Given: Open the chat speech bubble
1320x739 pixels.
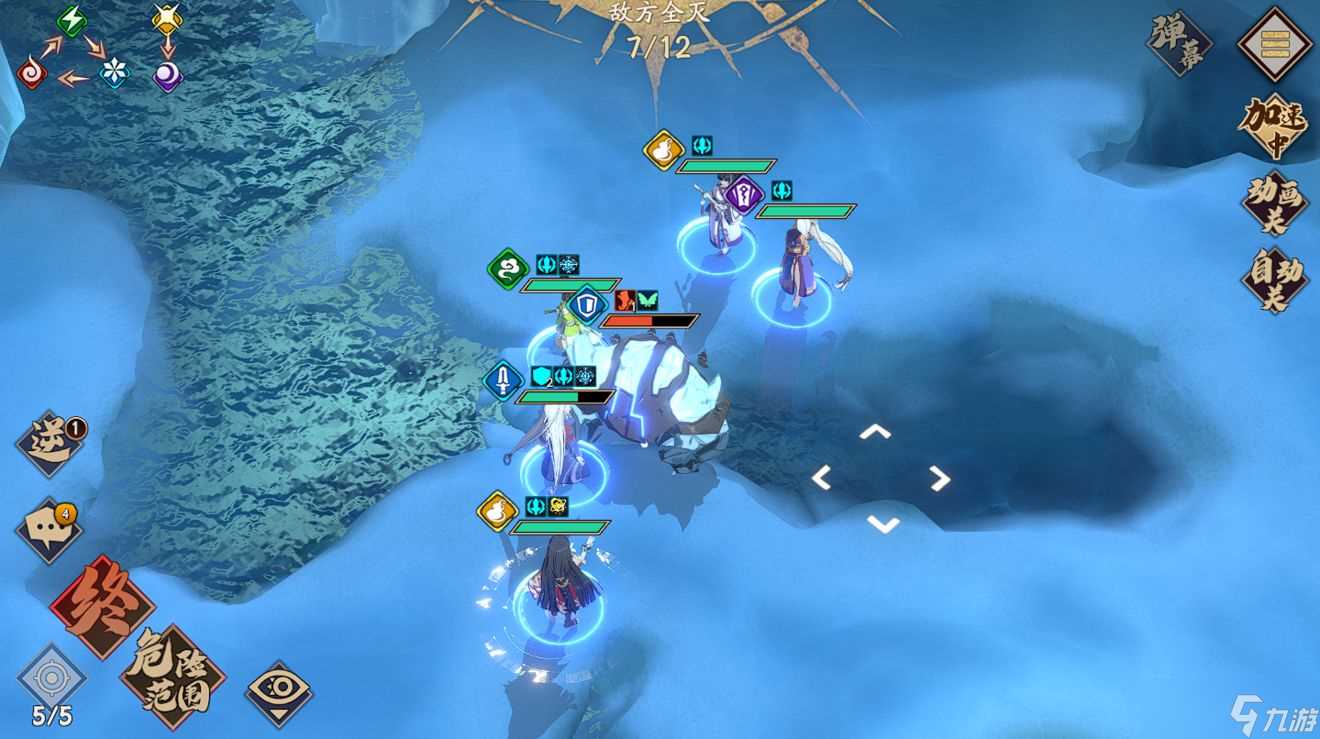Looking at the screenshot, I should click(49, 529).
